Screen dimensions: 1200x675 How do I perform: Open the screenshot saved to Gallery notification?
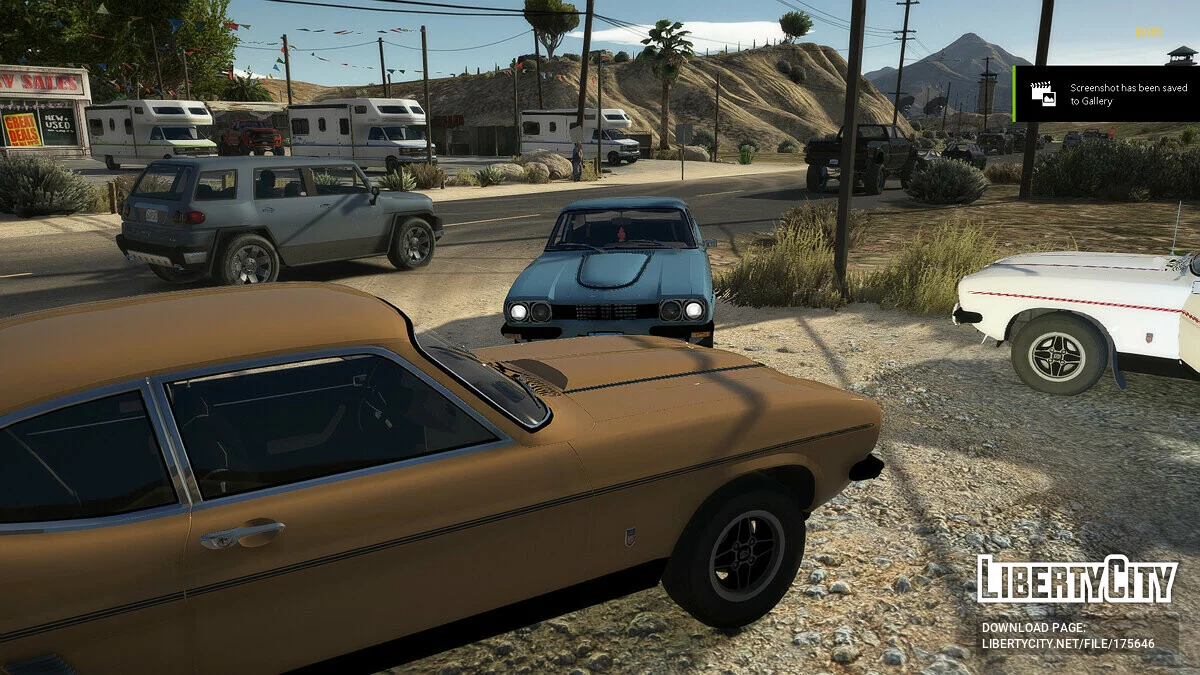1107,94
